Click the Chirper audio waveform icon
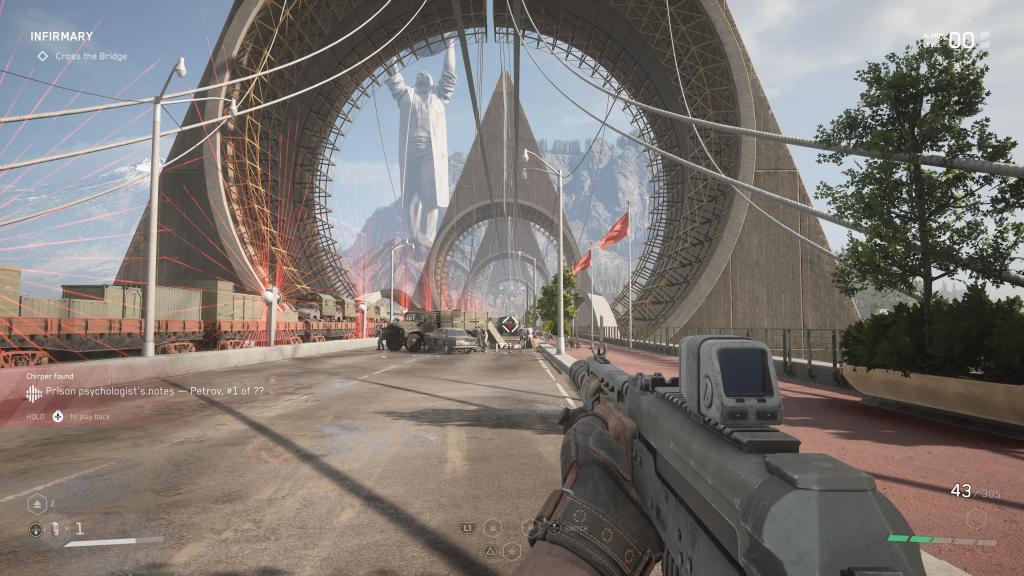This screenshot has height=576, width=1024. click(x=35, y=392)
